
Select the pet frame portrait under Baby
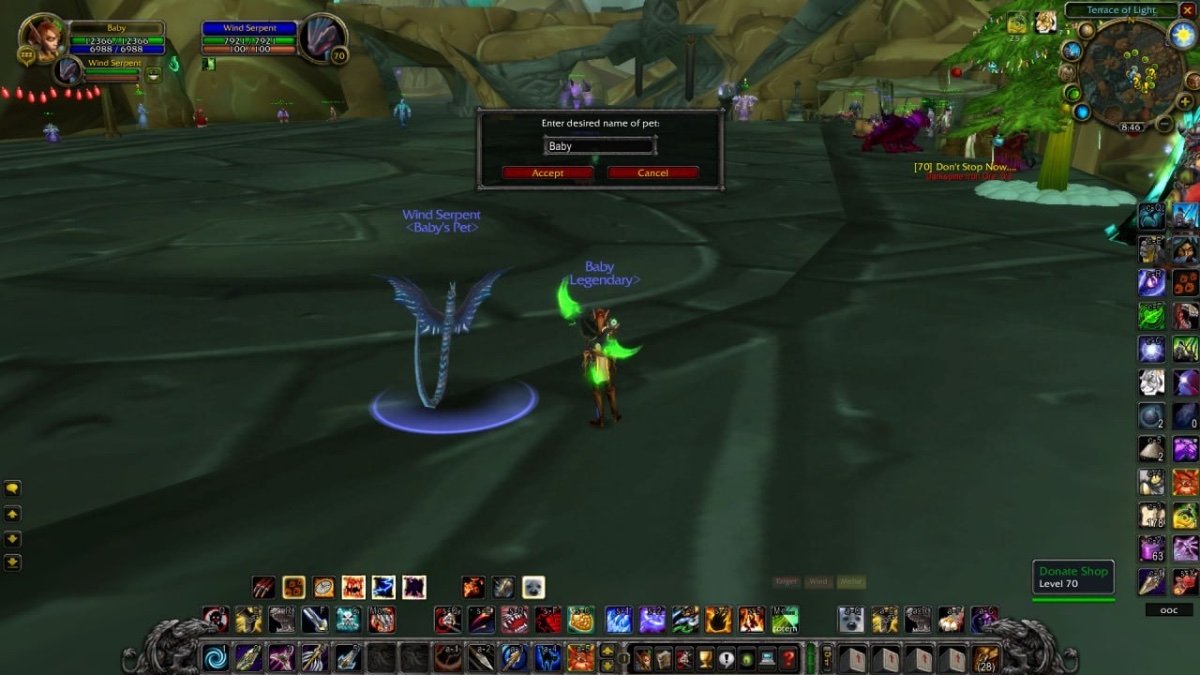(68, 72)
